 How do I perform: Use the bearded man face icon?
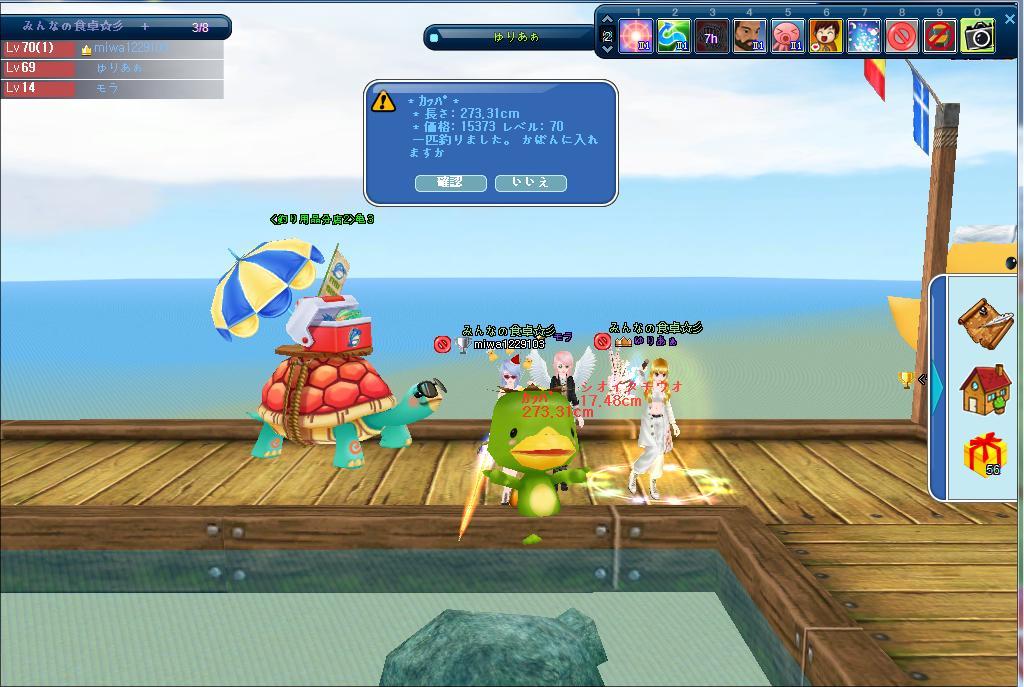[750, 37]
